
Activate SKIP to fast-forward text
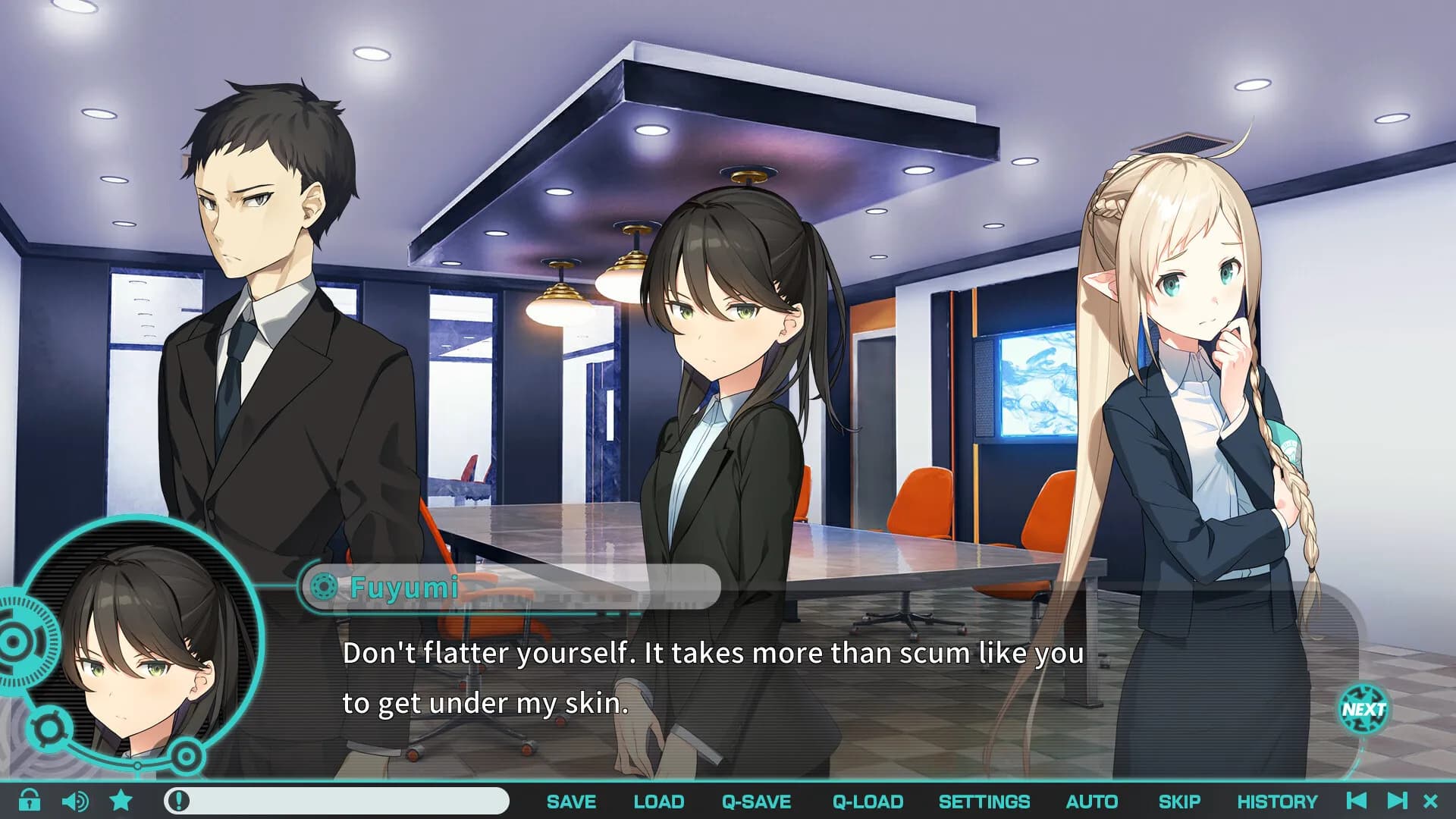coord(1178,802)
